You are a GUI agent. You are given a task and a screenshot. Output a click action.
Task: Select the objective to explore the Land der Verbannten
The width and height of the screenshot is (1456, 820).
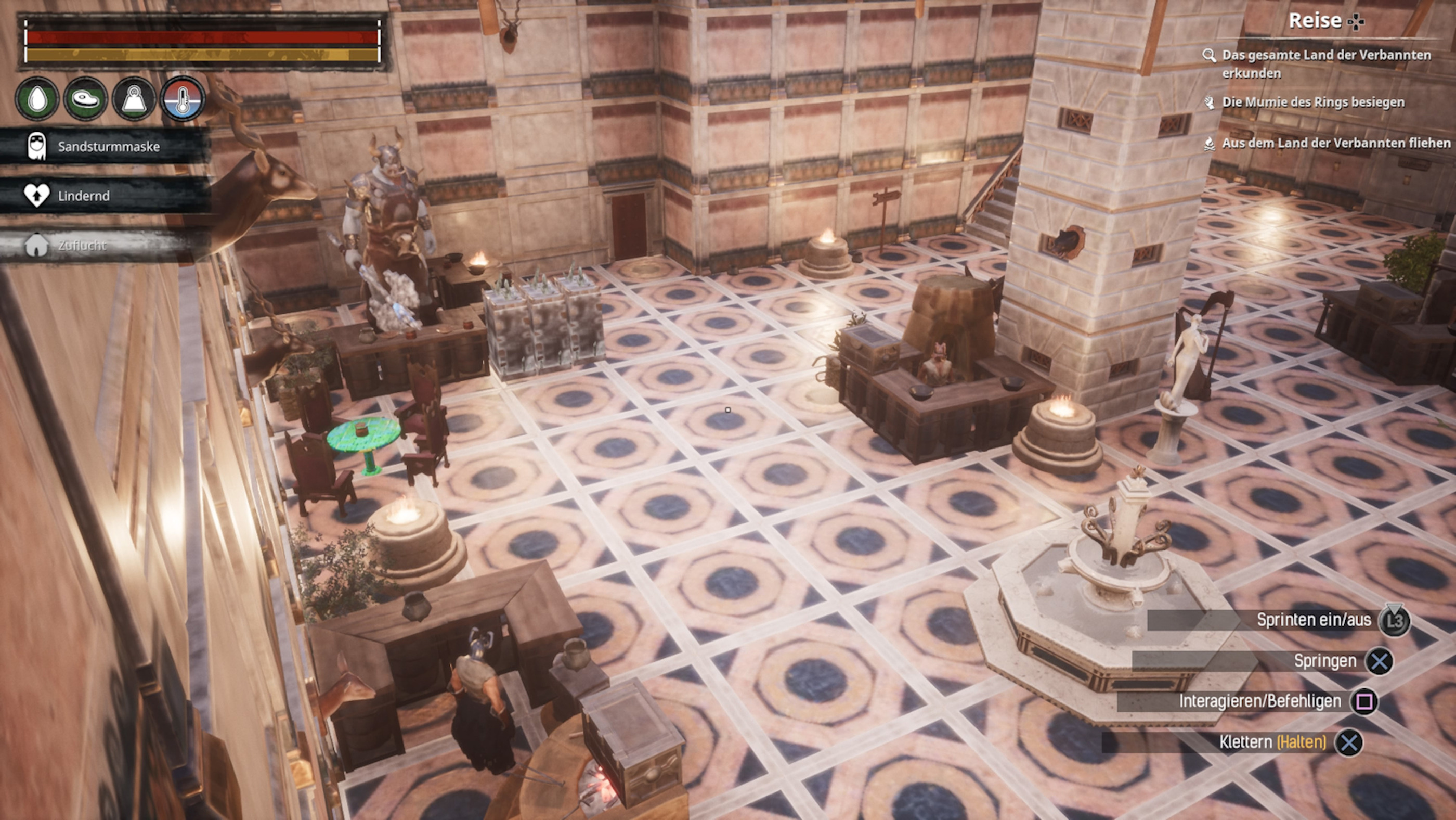pyautogui.click(x=1325, y=63)
